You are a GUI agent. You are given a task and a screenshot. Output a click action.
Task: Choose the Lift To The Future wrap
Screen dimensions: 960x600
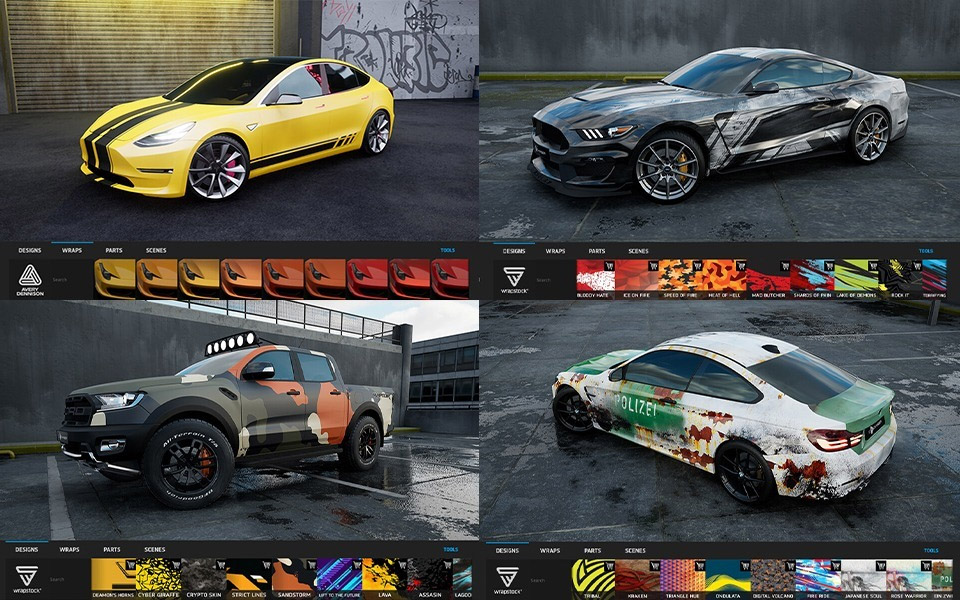[338, 575]
